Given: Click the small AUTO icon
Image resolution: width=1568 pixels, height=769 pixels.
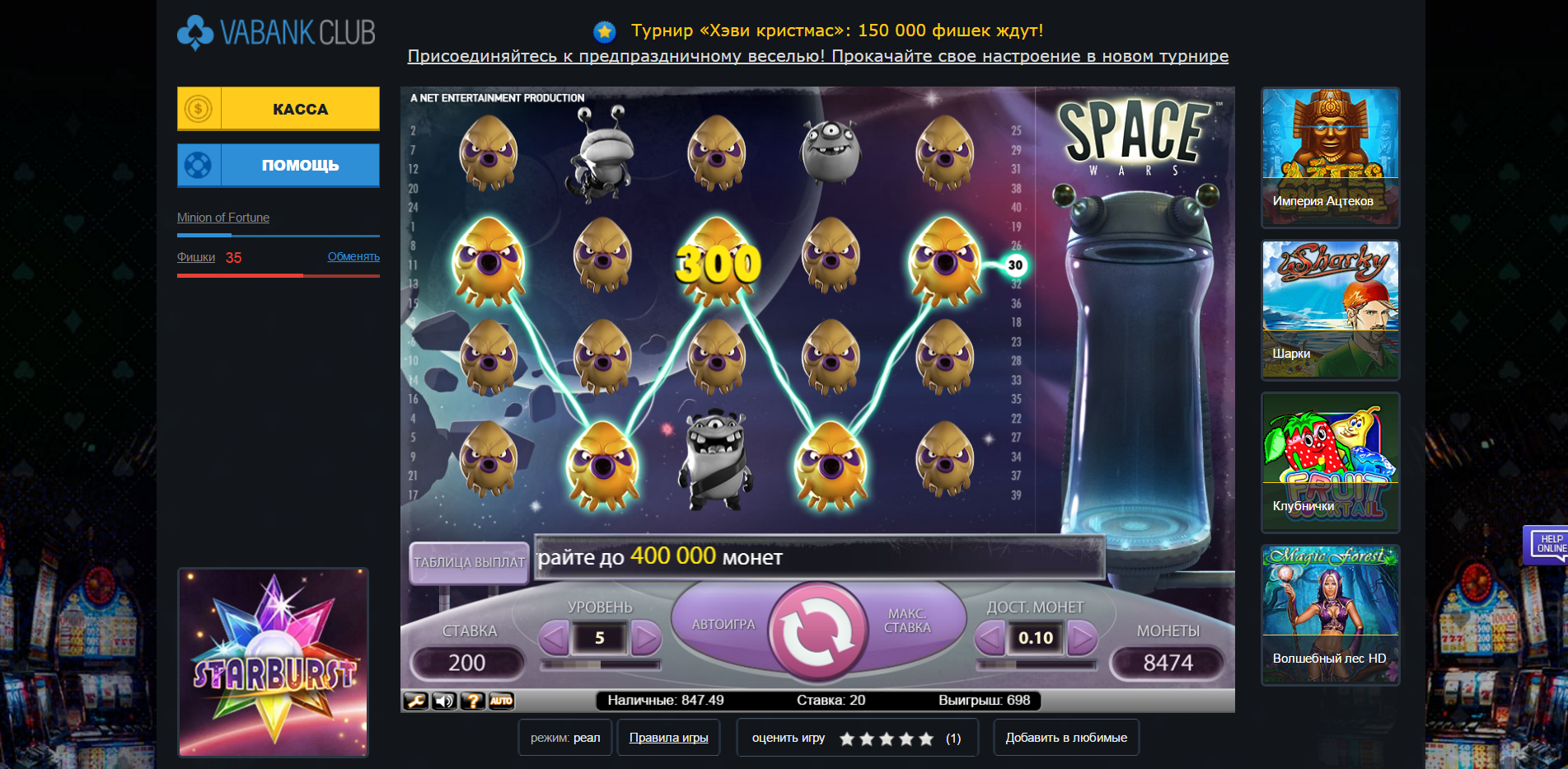Looking at the screenshot, I should point(501,701).
